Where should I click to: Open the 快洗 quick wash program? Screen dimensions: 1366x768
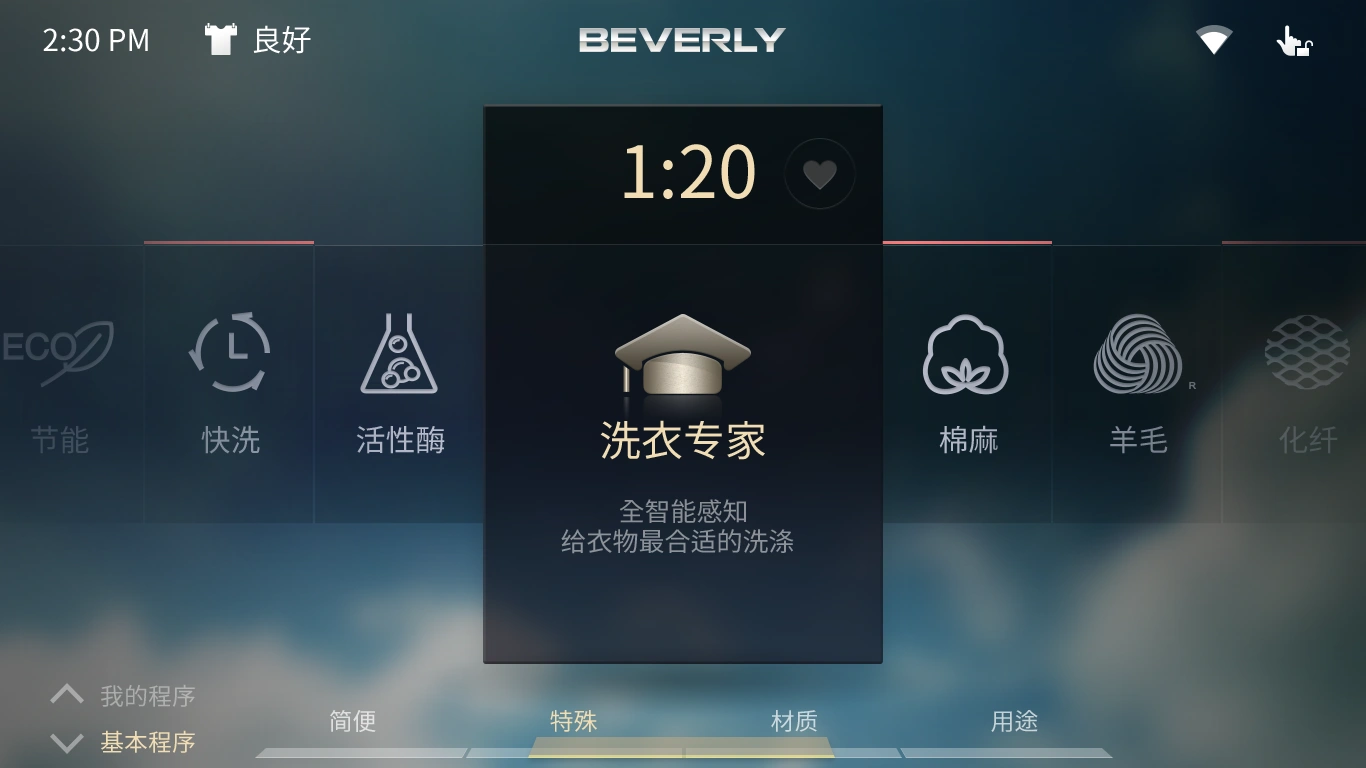point(229,385)
